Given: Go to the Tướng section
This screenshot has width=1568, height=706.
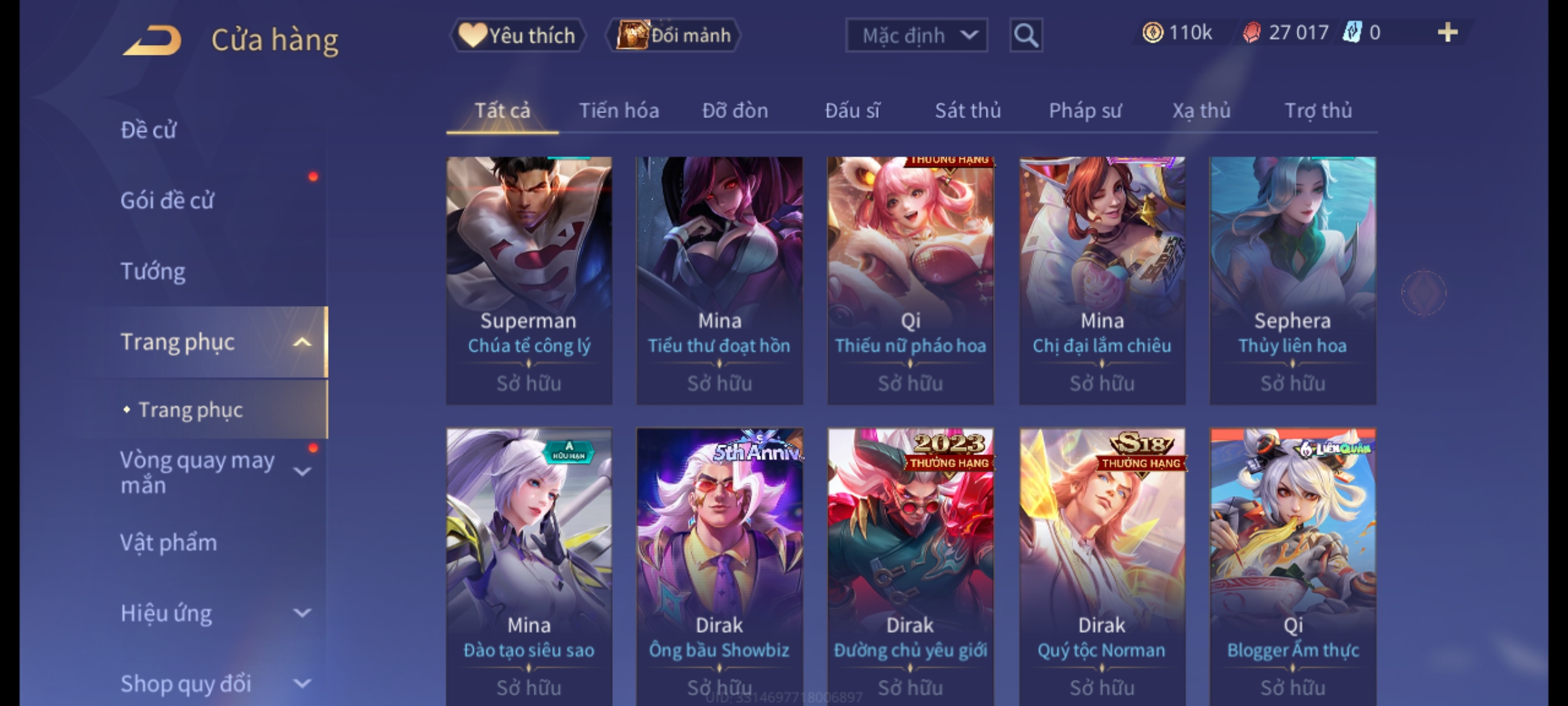Looking at the screenshot, I should click(153, 271).
